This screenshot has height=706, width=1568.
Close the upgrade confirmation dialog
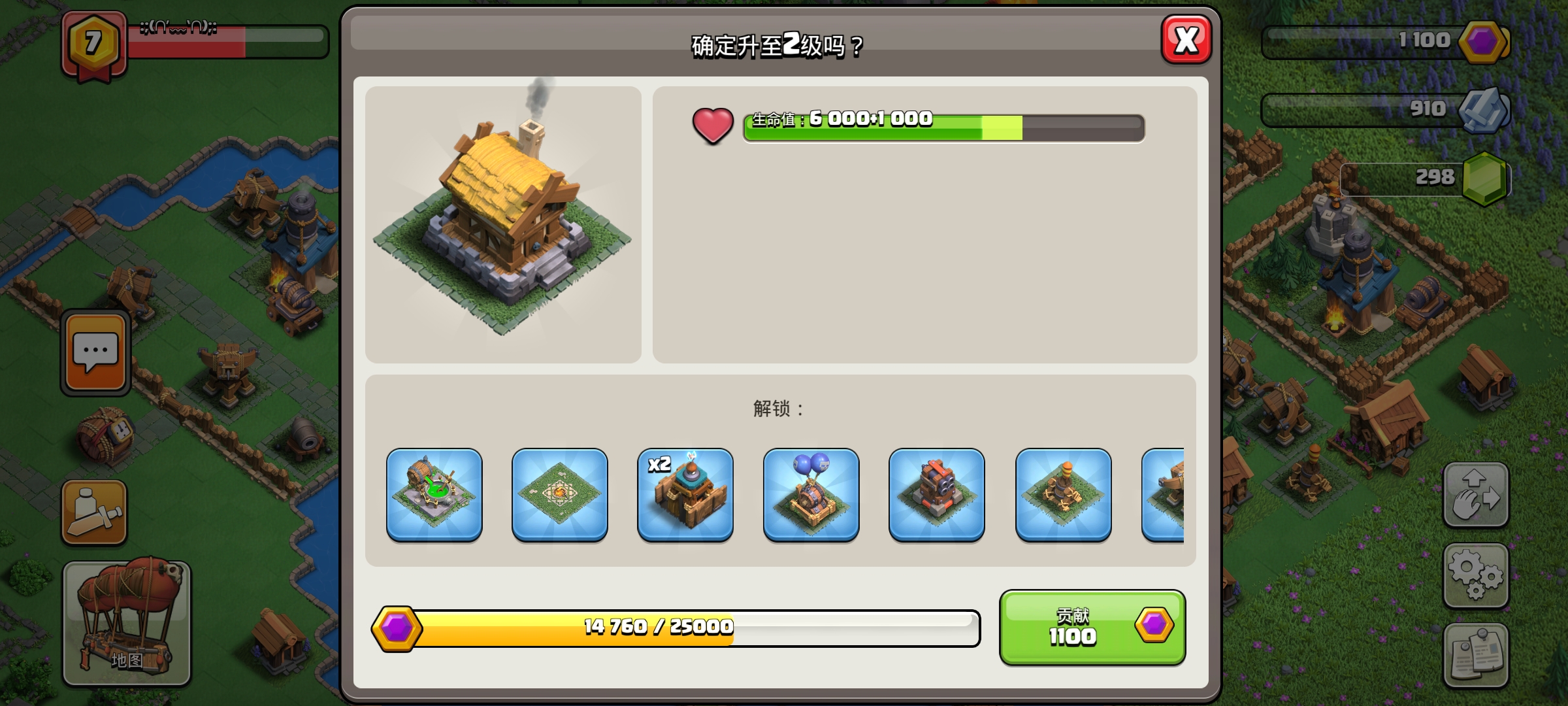point(1186,40)
